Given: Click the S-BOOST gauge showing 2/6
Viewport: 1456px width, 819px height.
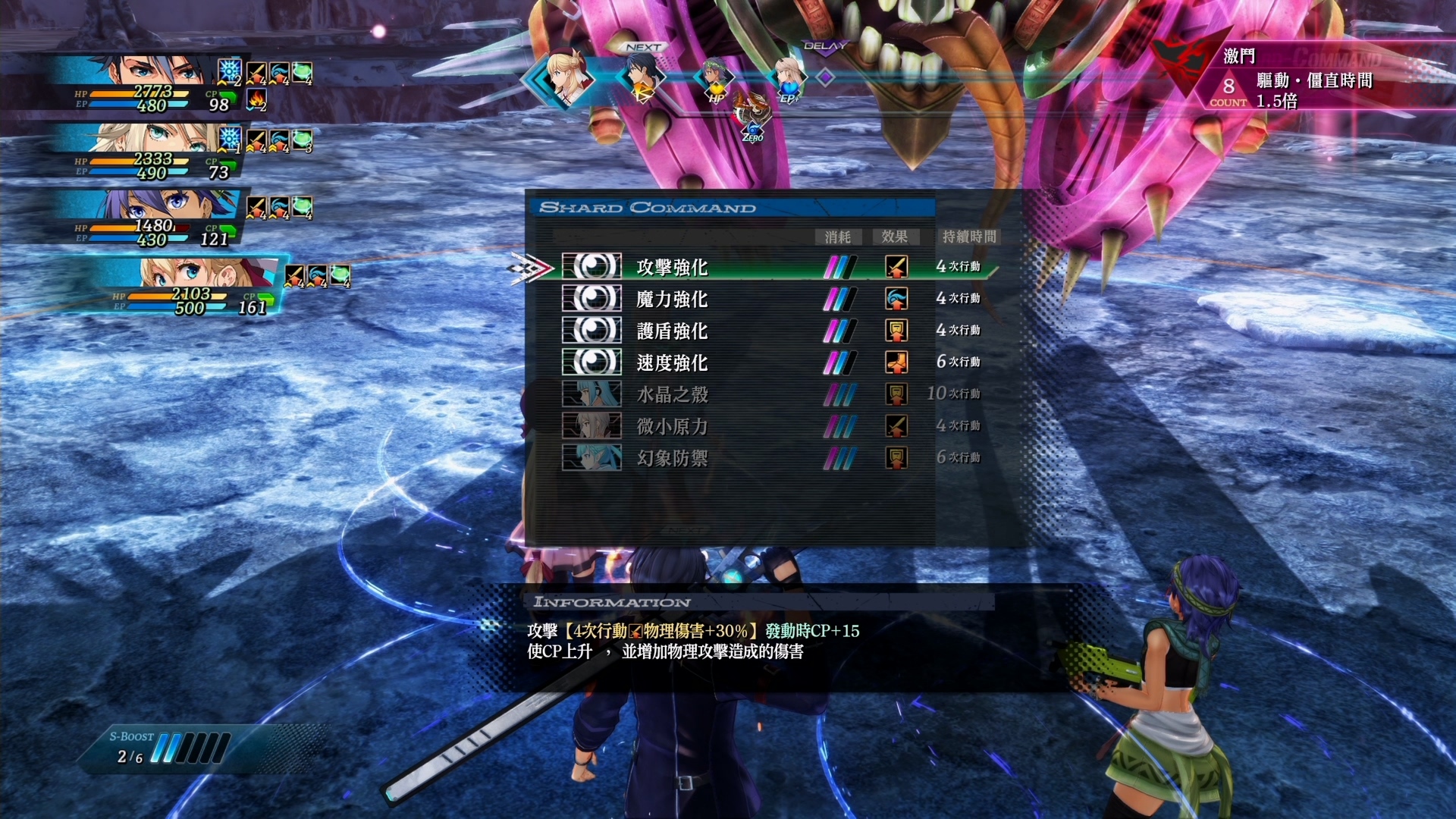Looking at the screenshot, I should coord(167,747).
